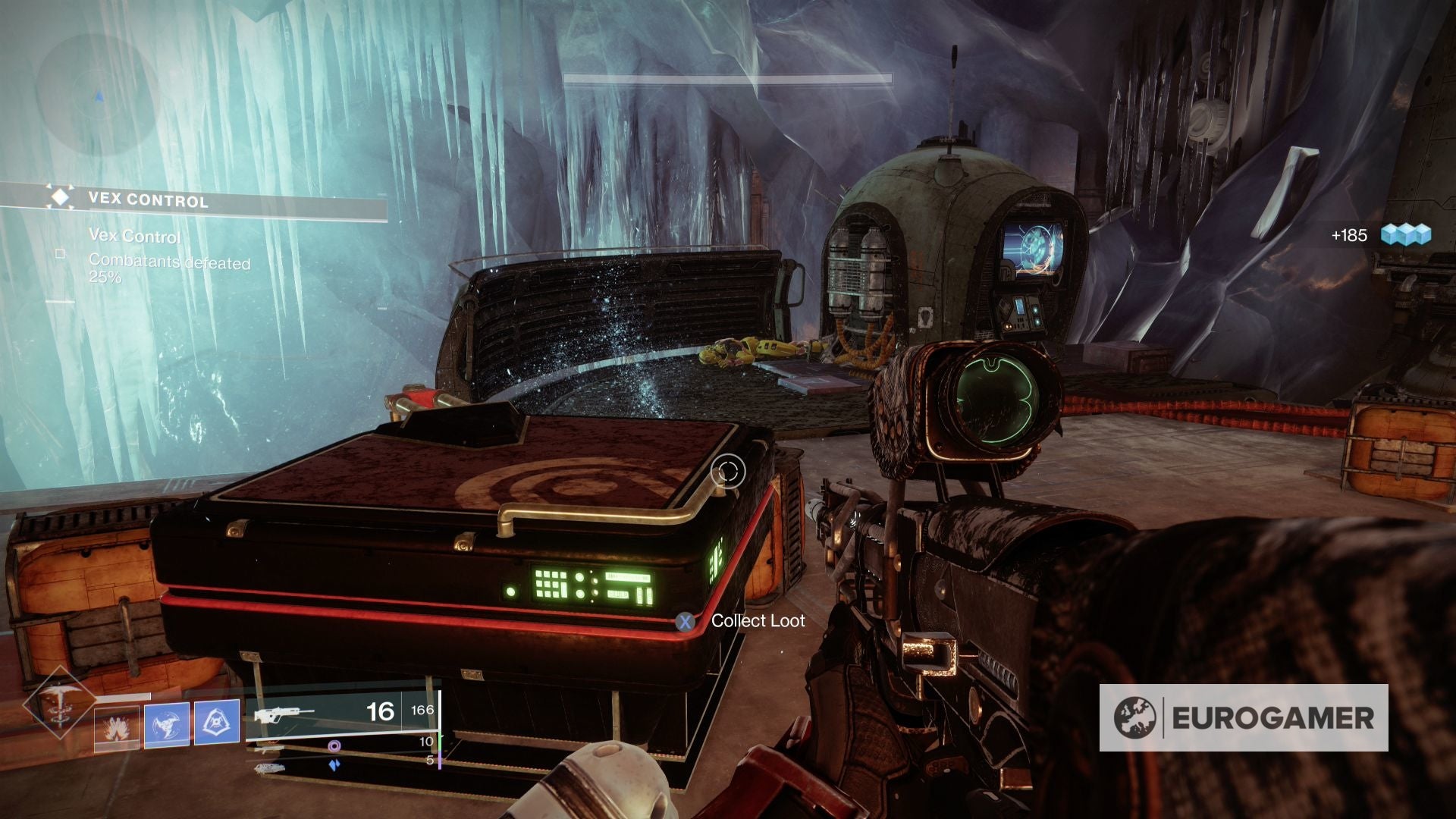This screenshot has width=1456, height=819.
Task: Click the circular radar minimap
Action: pos(97,95)
